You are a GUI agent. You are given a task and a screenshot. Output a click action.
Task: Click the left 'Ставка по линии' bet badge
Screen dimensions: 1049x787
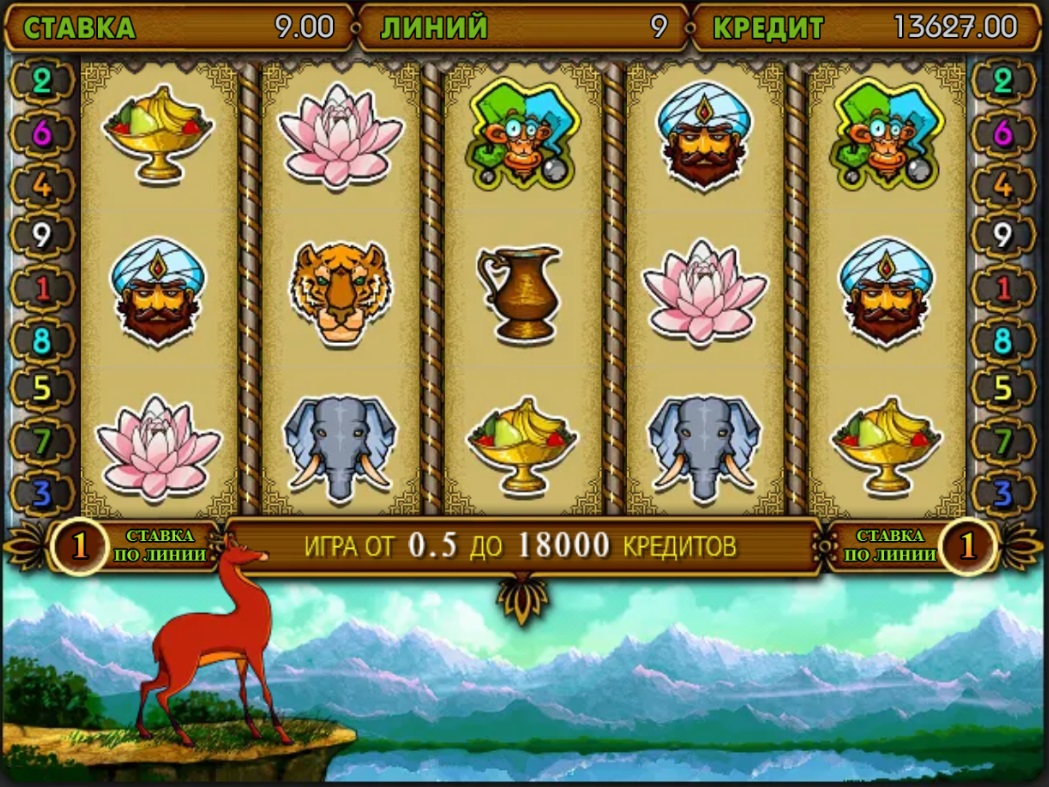pyautogui.click(x=80, y=545)
